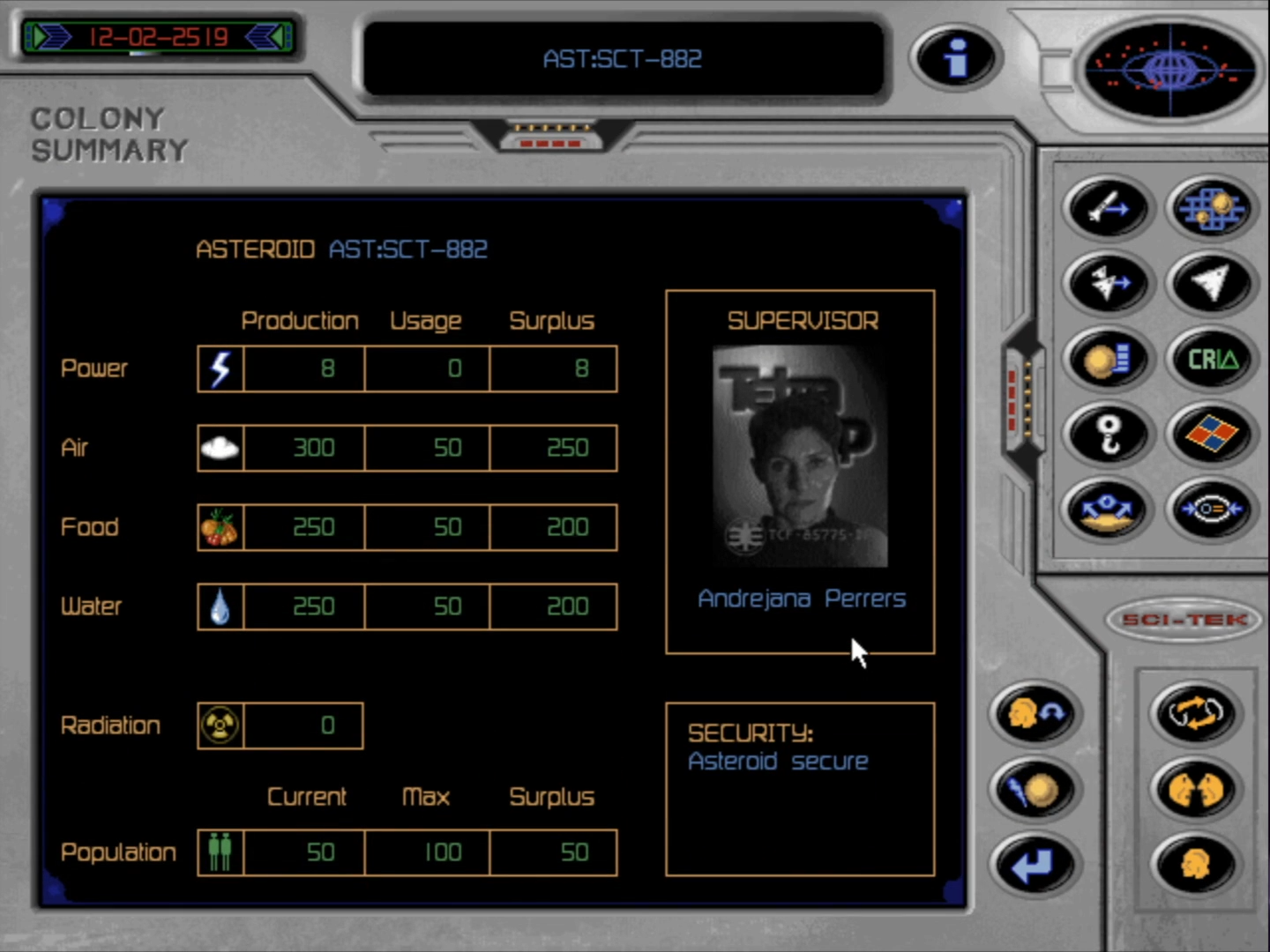Open the blue information 'i' button
The height and width of the screenshot is (952, 1270).
point(955,58)
